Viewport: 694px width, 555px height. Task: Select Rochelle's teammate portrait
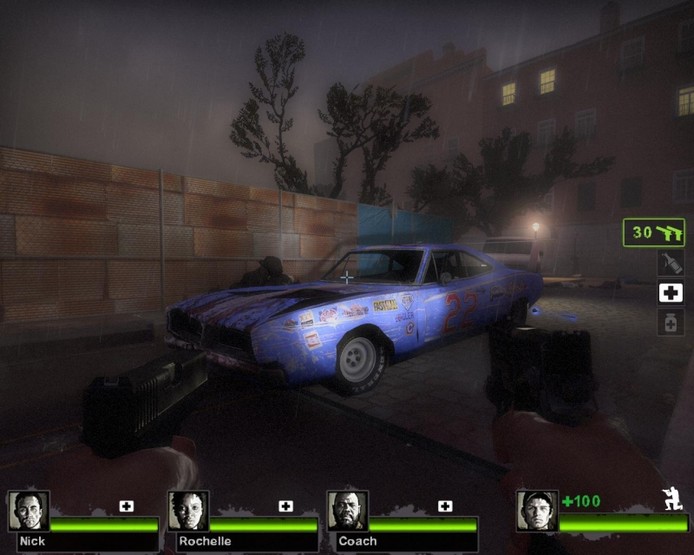point(188,510)
